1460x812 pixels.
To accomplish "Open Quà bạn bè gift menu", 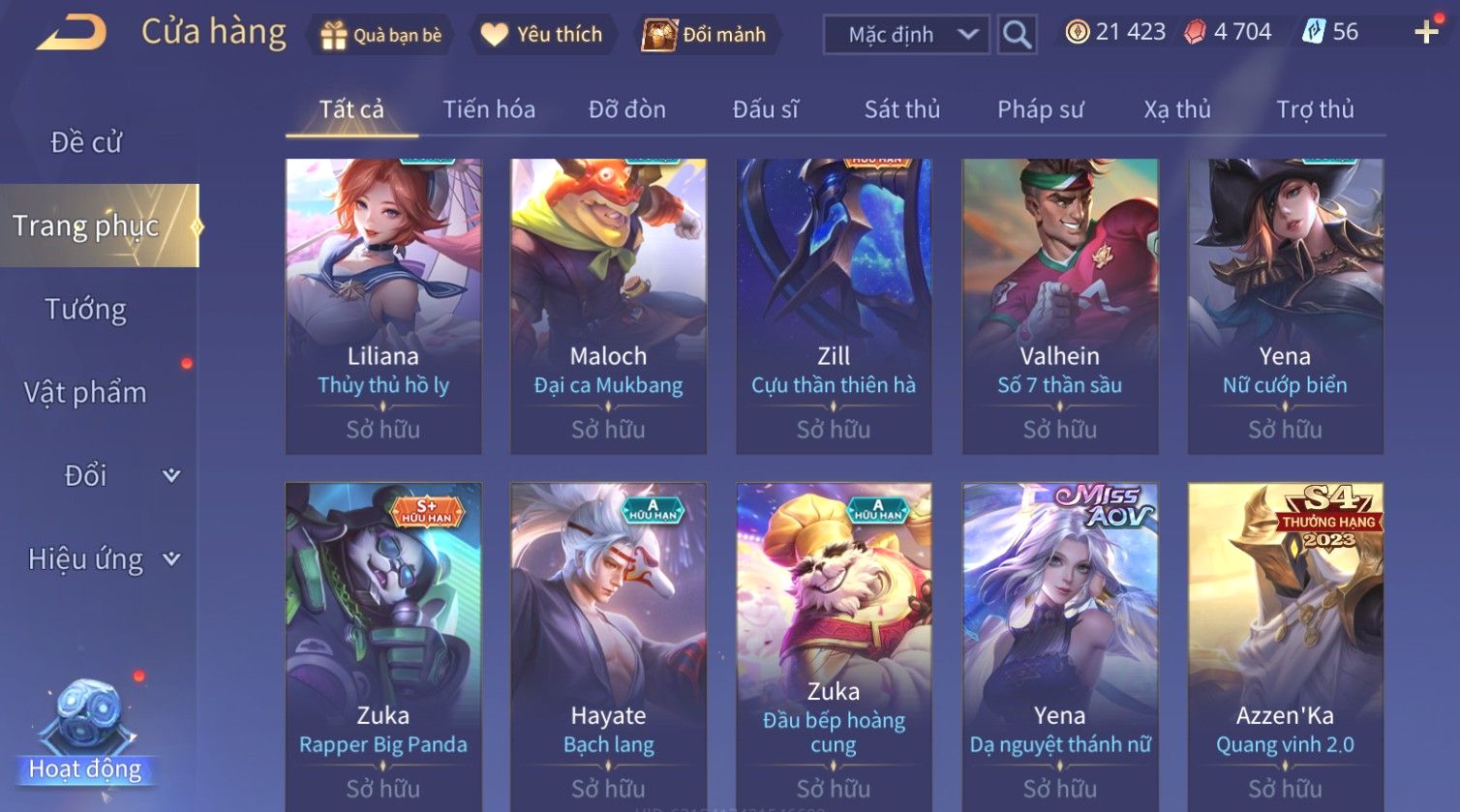I will click(x=381, y=35).
